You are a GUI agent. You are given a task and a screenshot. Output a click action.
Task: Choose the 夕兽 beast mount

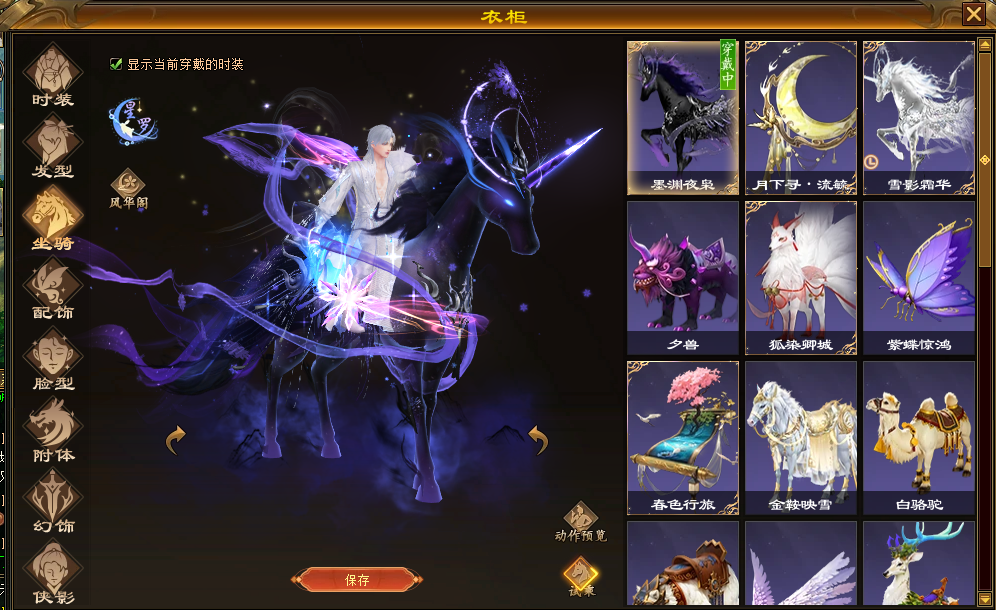(x=683, y=277)
